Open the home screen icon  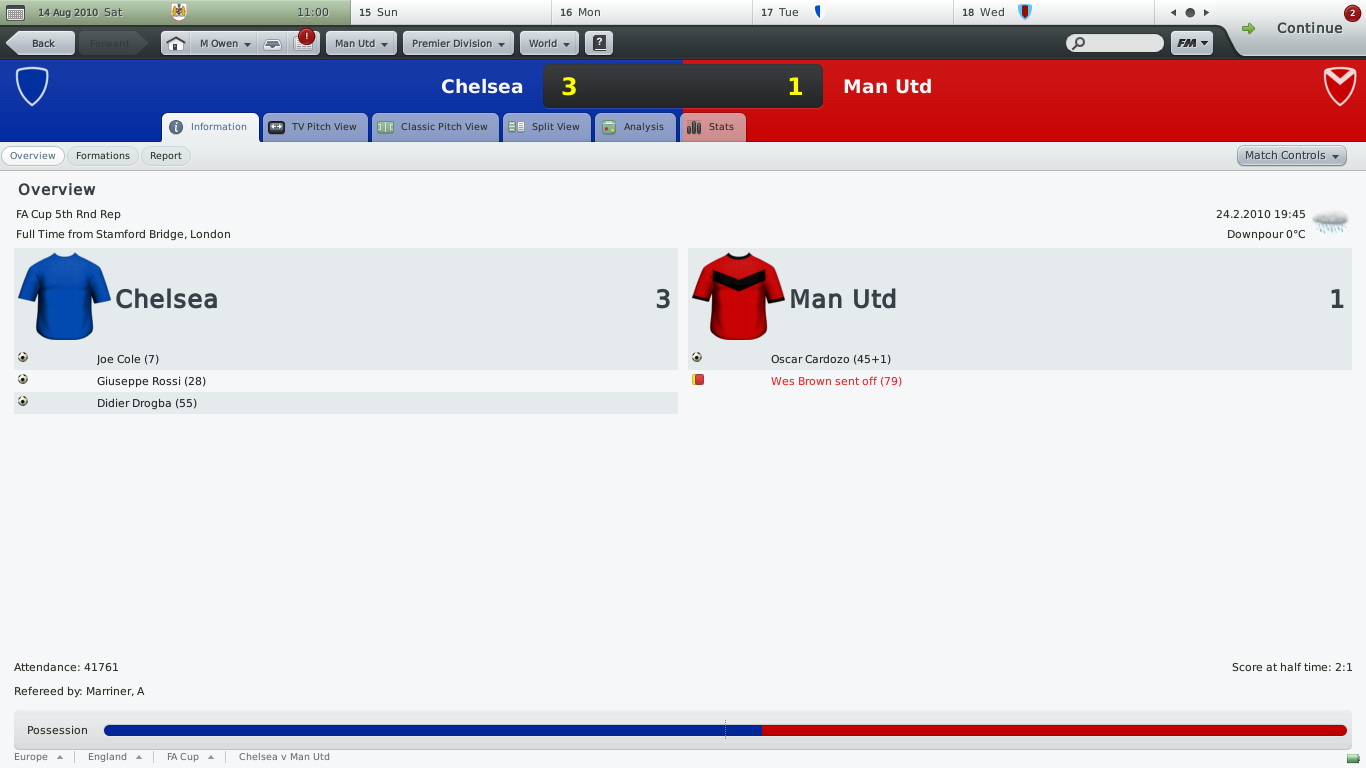click(x=175, y=44)
